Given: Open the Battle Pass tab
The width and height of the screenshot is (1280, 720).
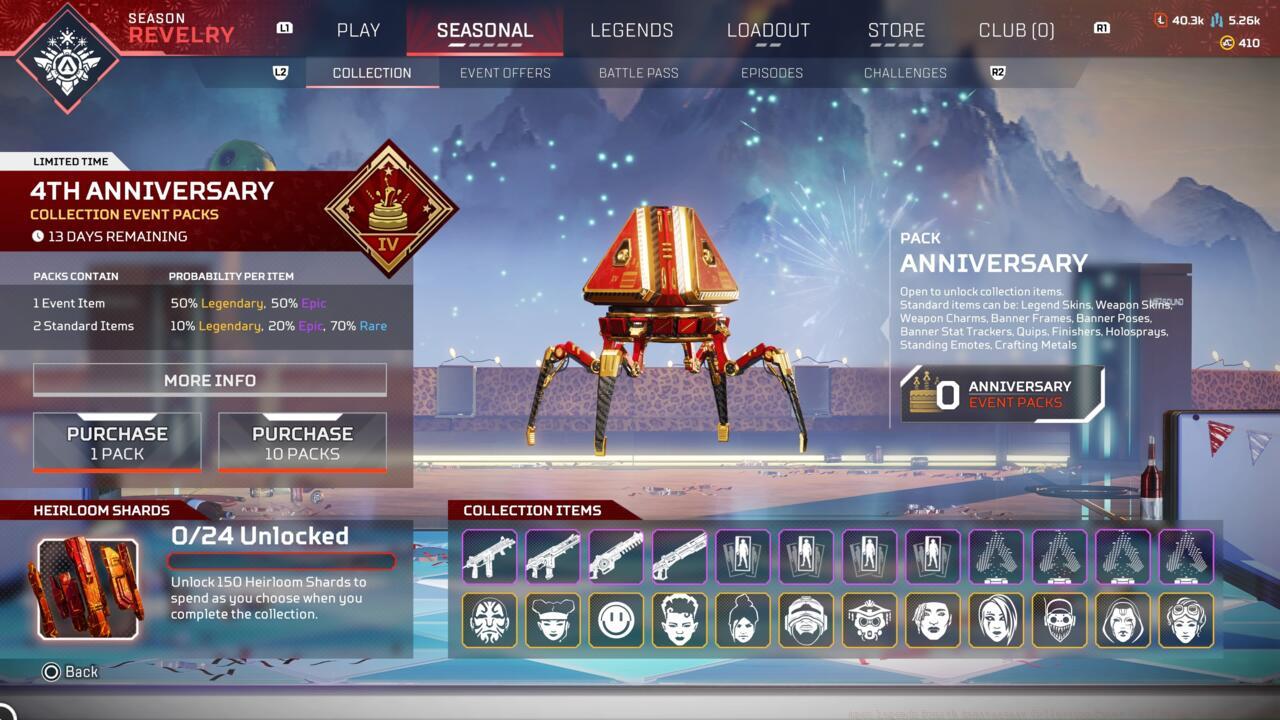Looking at the screenshot, I should [x=638, y=72].
